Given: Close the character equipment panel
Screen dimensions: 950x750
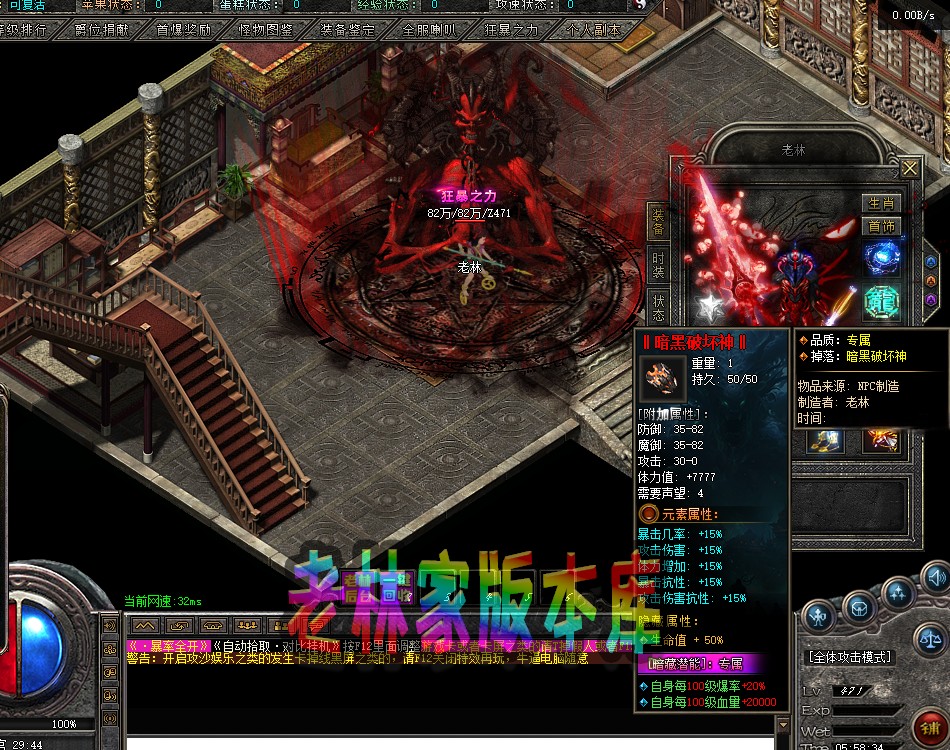Looking at the screenshot, I should tap(909, 167).
